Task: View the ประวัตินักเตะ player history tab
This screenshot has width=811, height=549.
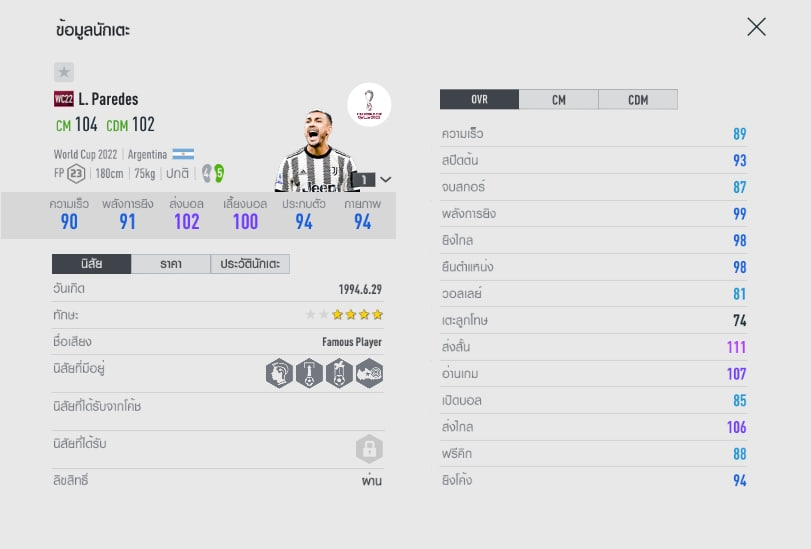Action: coord(250,264)
